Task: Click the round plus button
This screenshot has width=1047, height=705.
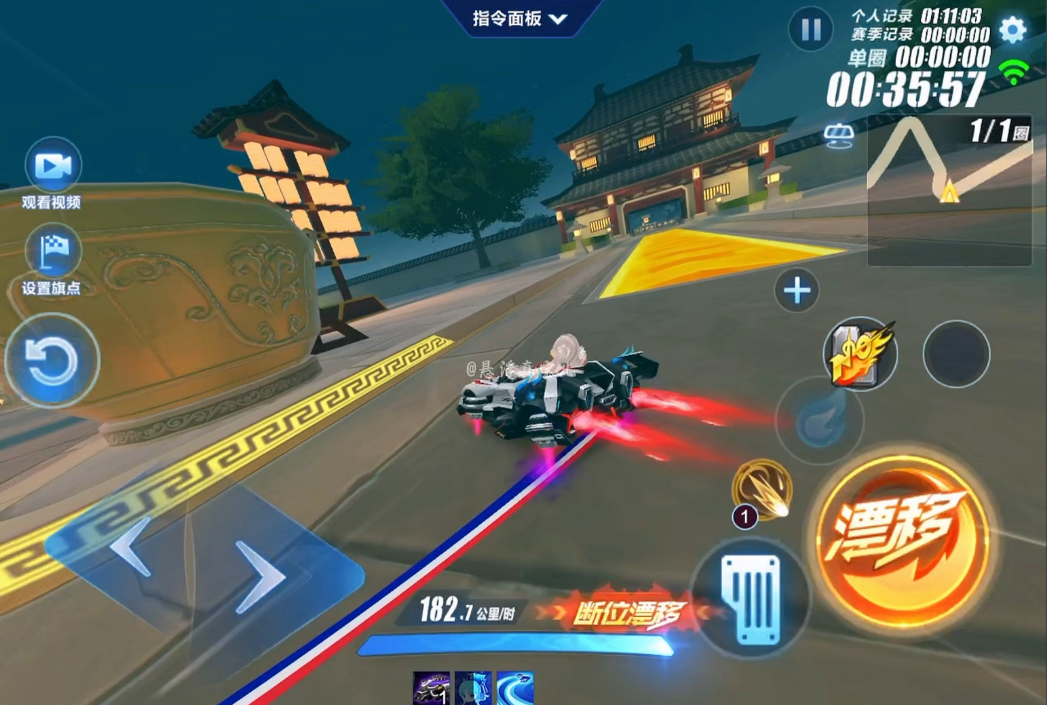Action: (797, 291)
